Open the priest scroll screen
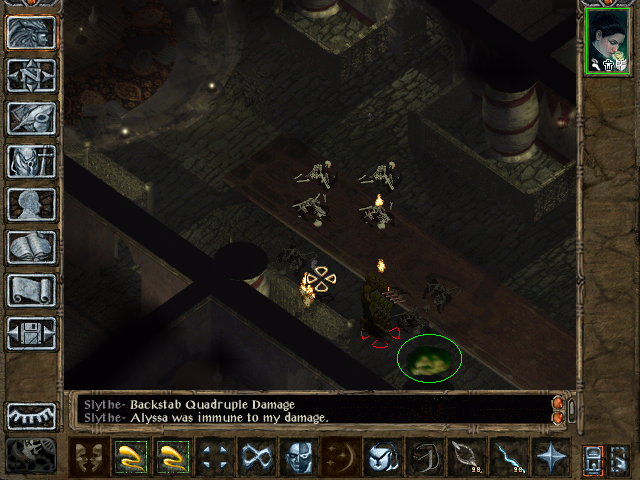 point(32,290)
